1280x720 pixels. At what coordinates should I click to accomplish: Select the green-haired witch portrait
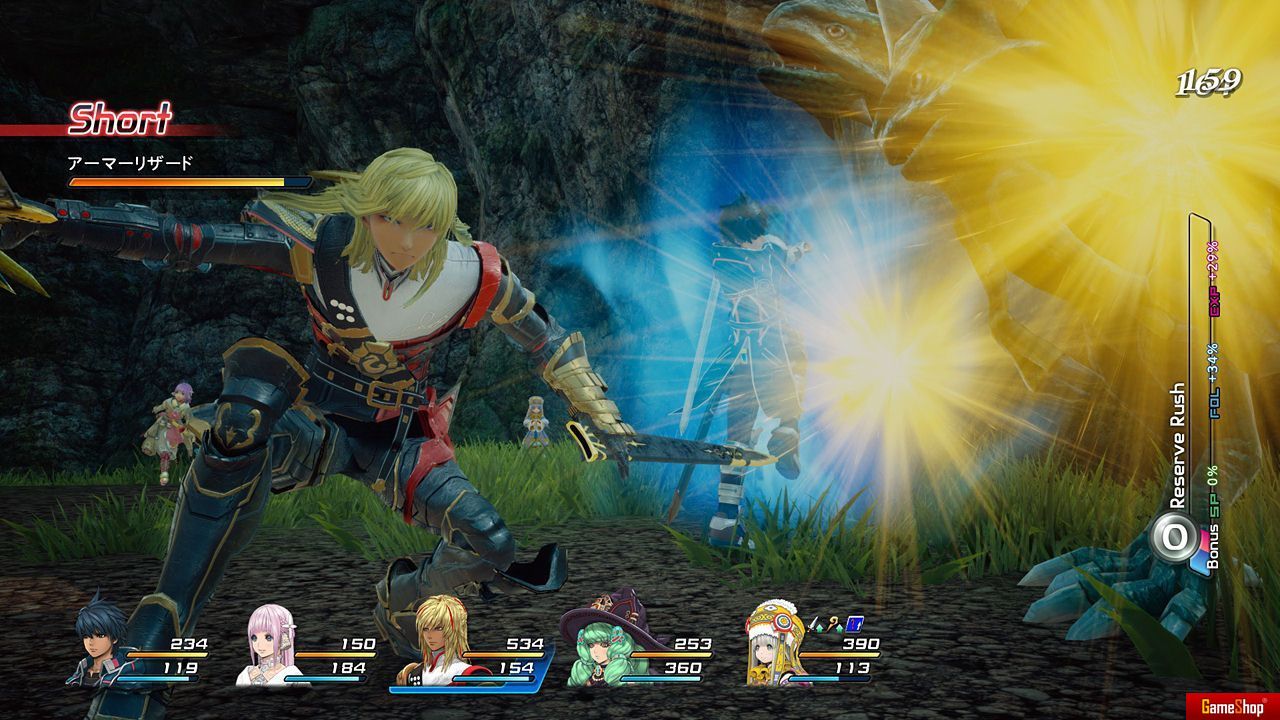(x=598, y=648)
